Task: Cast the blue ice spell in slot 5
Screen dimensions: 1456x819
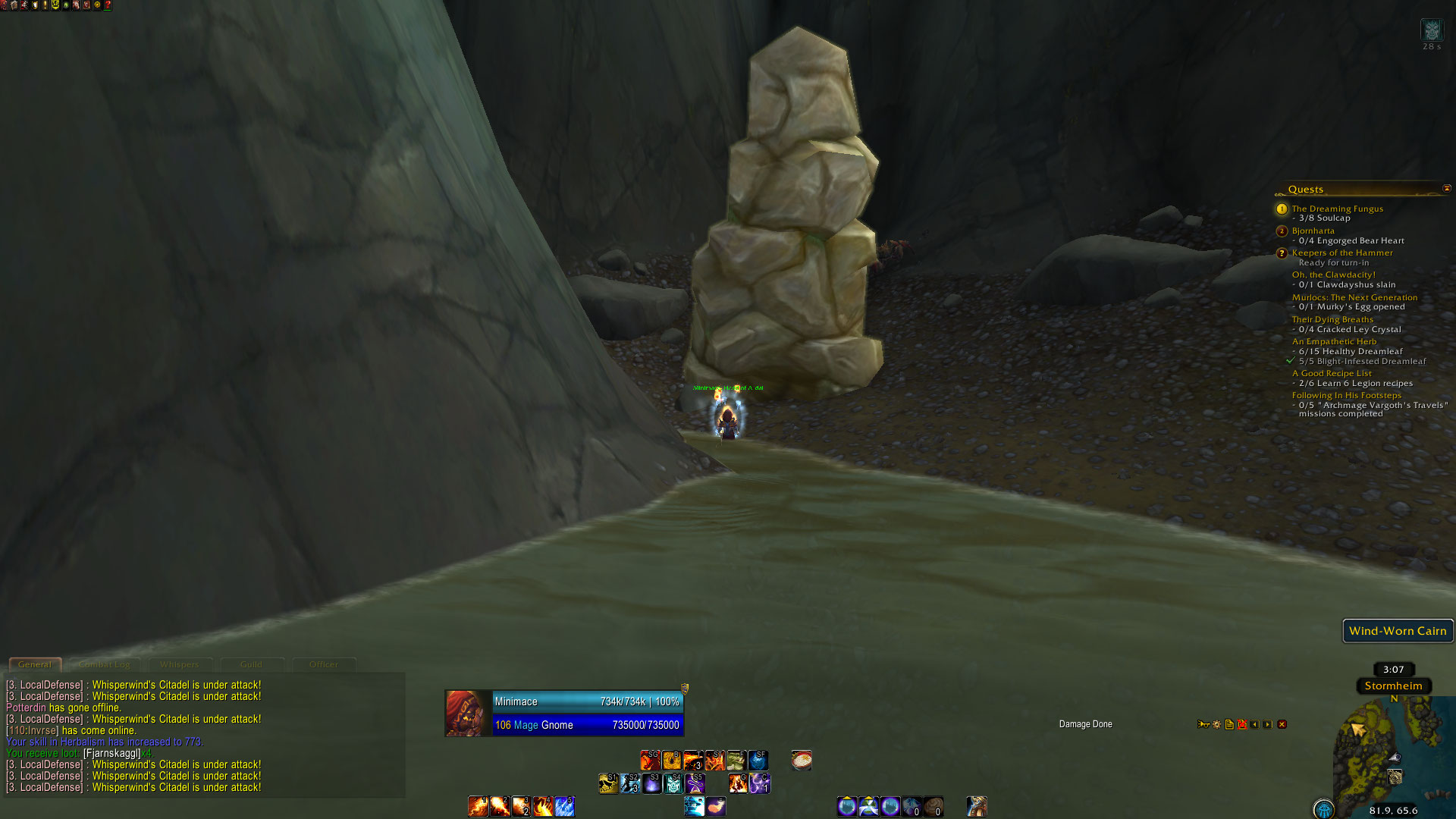Action: [564, 806]
